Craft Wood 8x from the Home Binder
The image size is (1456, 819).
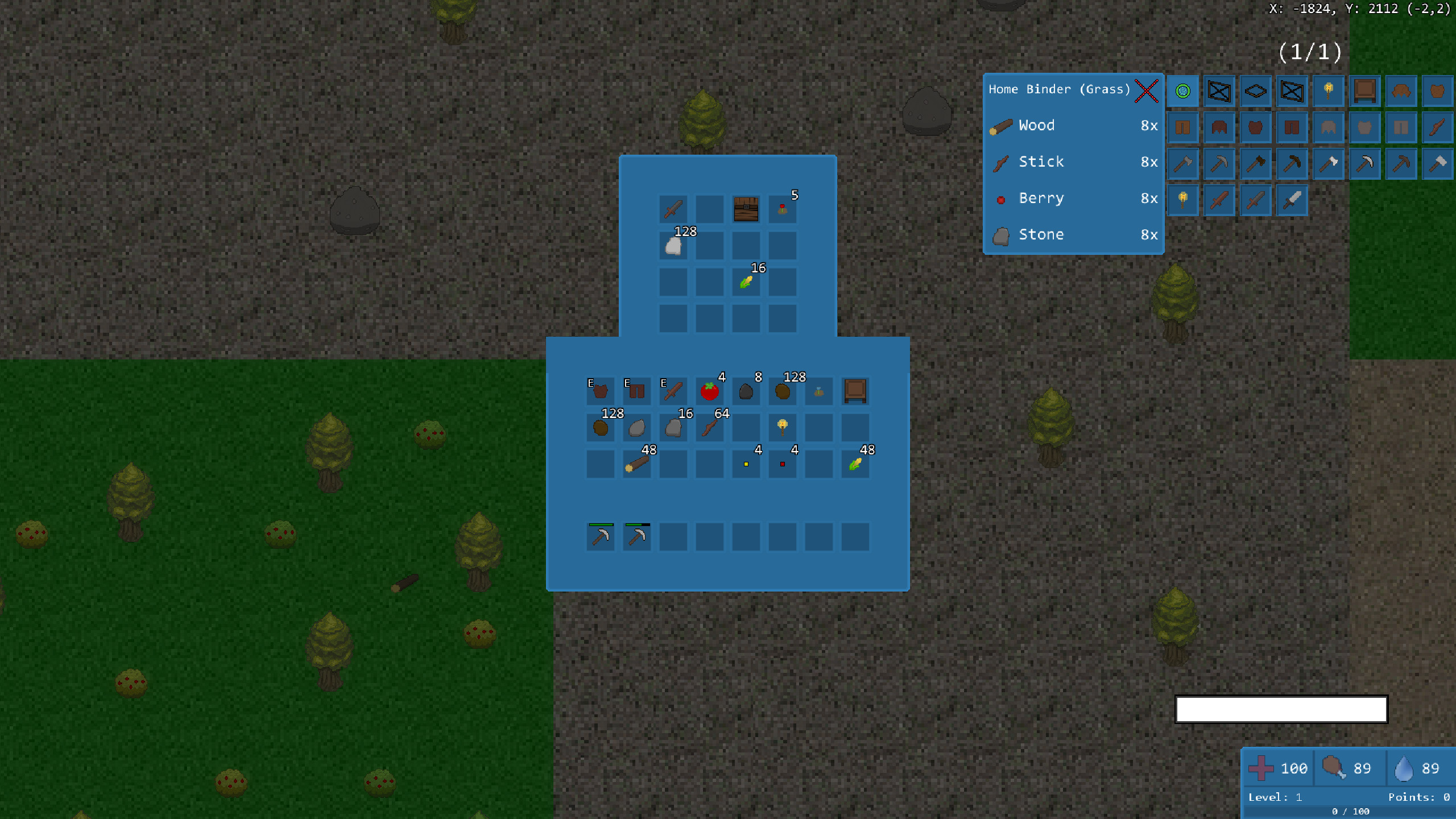click(x=1074, y=125)
